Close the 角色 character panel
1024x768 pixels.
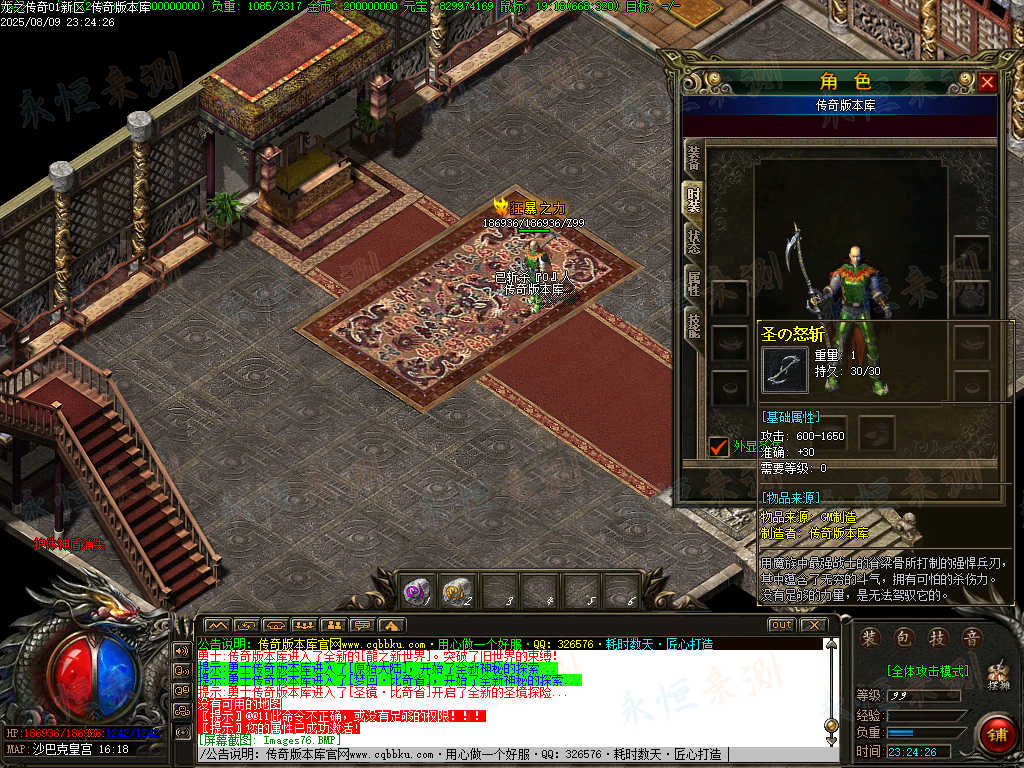click(x=987, y=82)
